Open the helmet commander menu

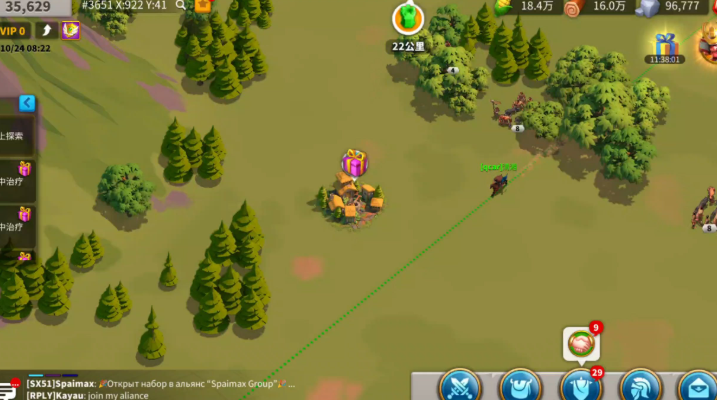640,385
